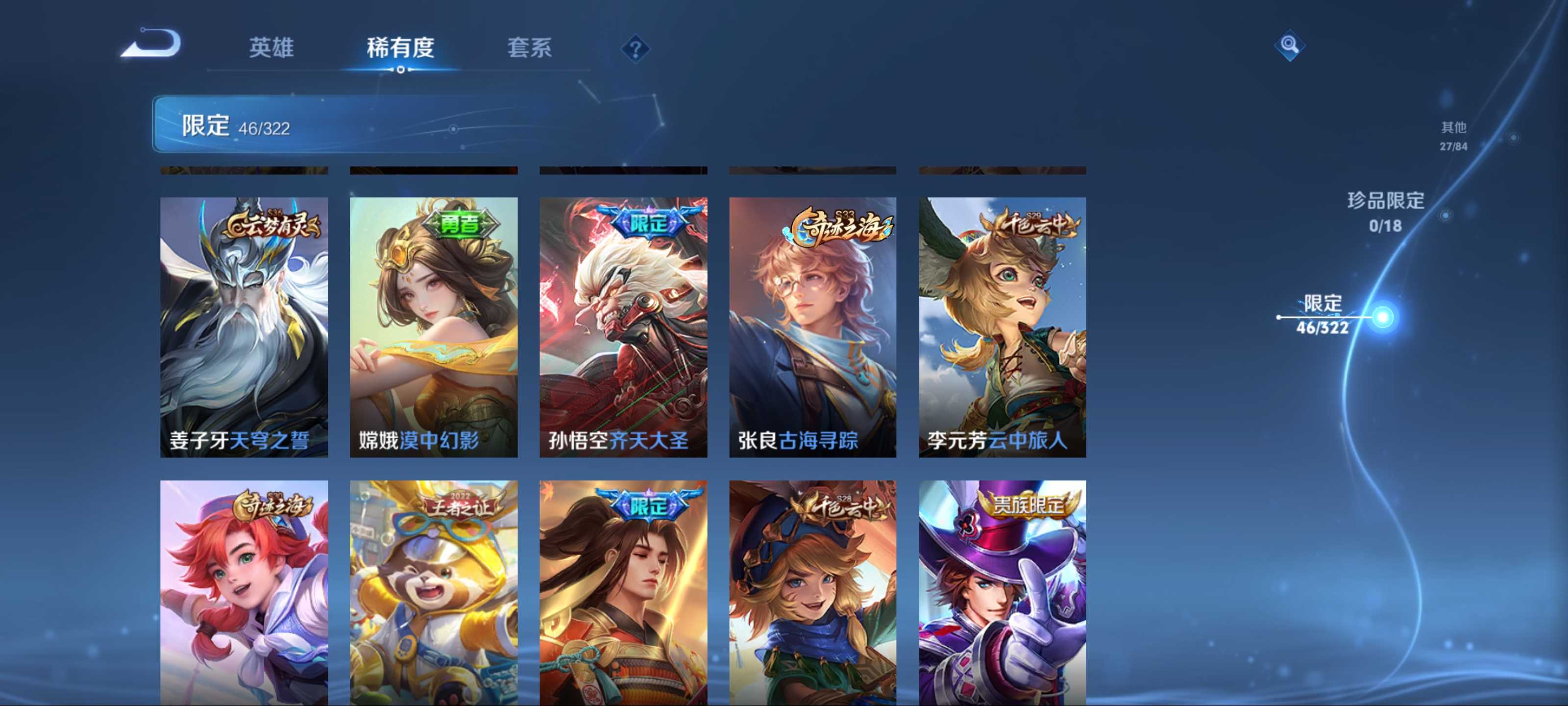This screenshot has width=1568, height=706.
Task: Switch to the 英雄 tab
Action: tap(271, 48)
